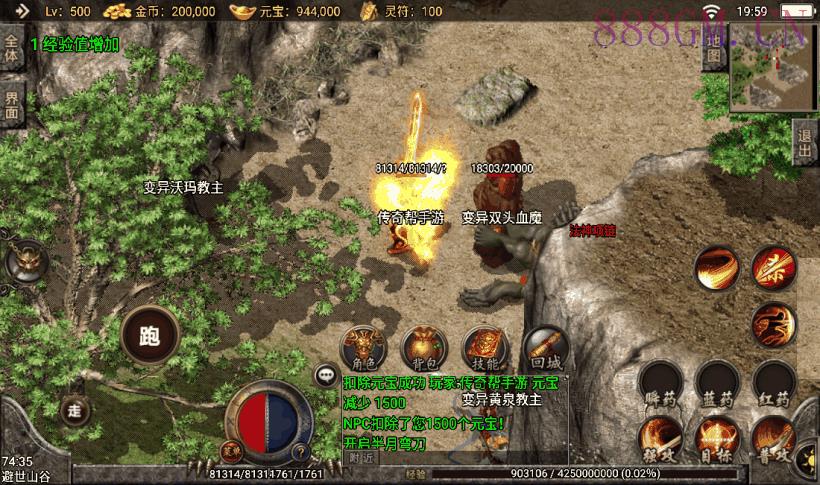Viewport: 820px width, 485px height.
Task: Open the 地图 map button
Action: (713, 57)
